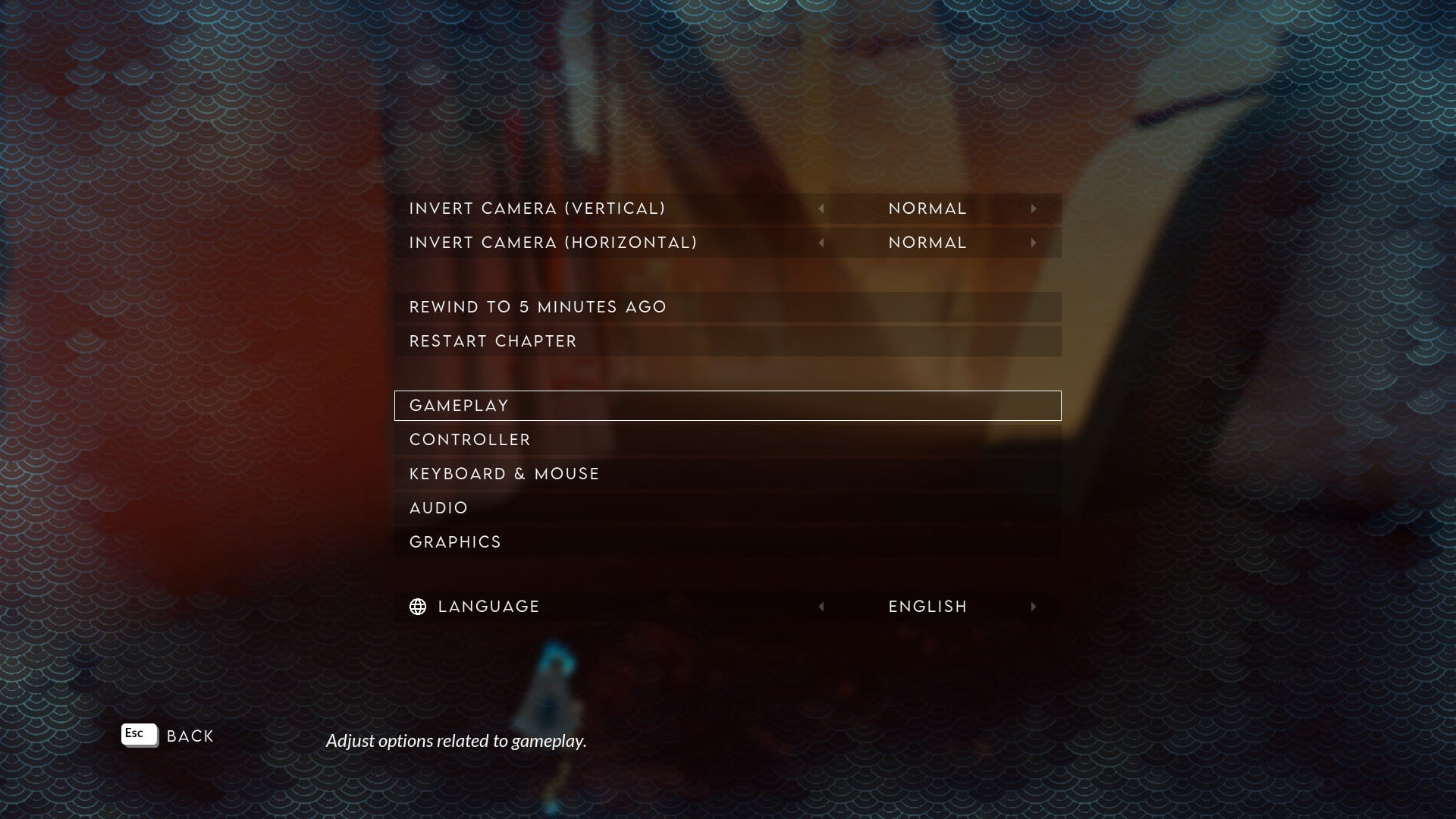Click left arrow to change Language
The image size is (1456, 819).
[822, 606]
